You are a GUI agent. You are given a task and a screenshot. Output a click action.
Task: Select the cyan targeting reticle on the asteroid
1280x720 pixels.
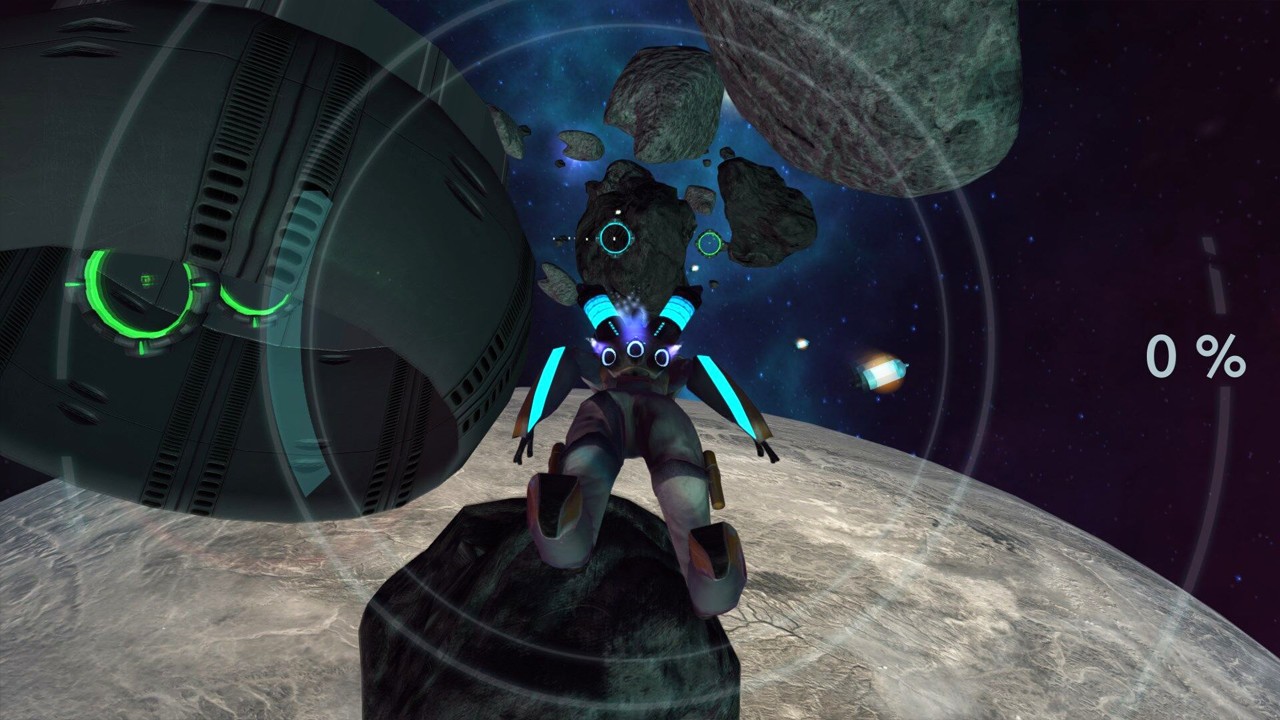click(617, 236)
